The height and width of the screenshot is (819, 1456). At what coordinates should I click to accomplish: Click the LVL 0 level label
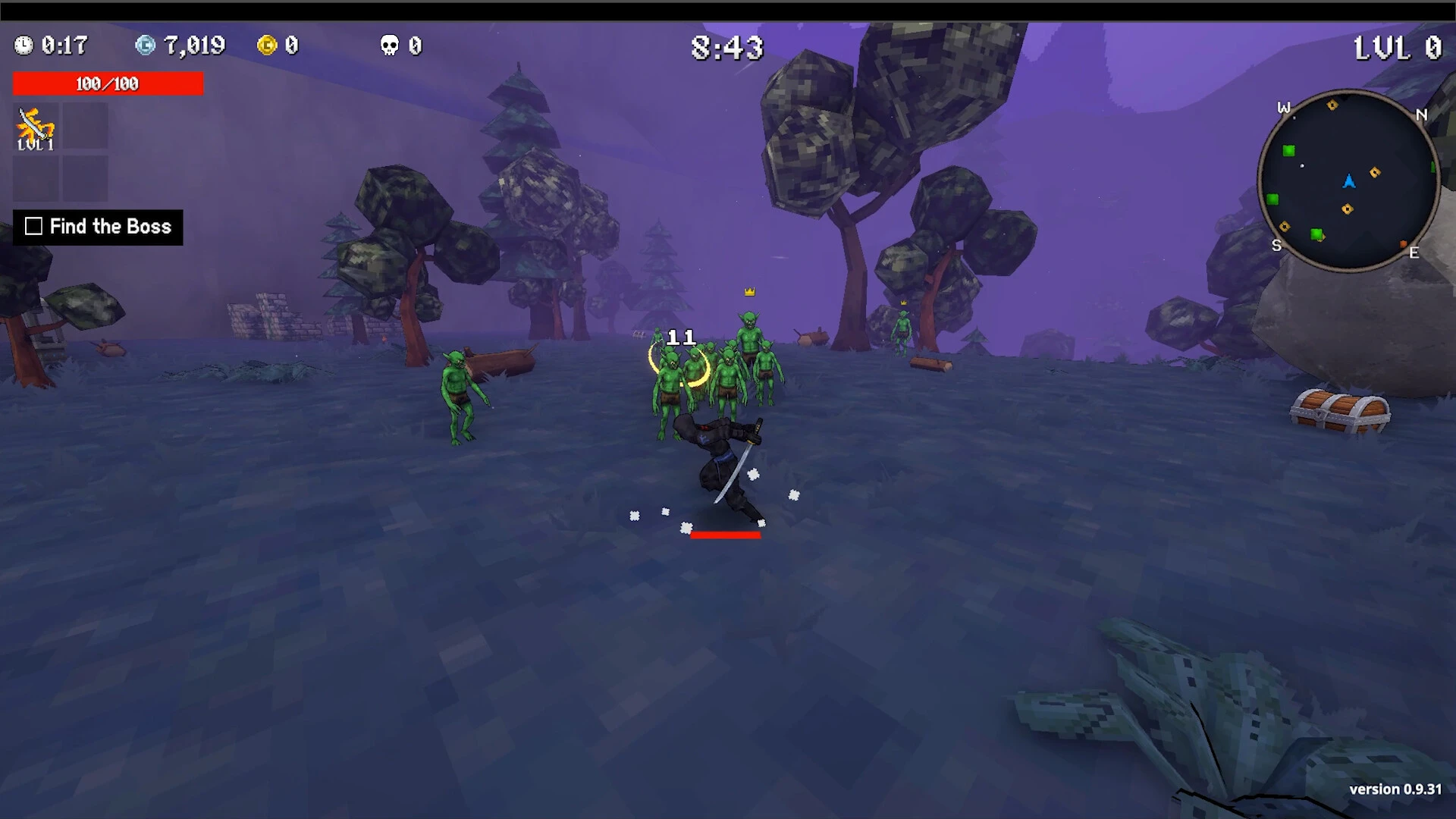(1396, 47)
